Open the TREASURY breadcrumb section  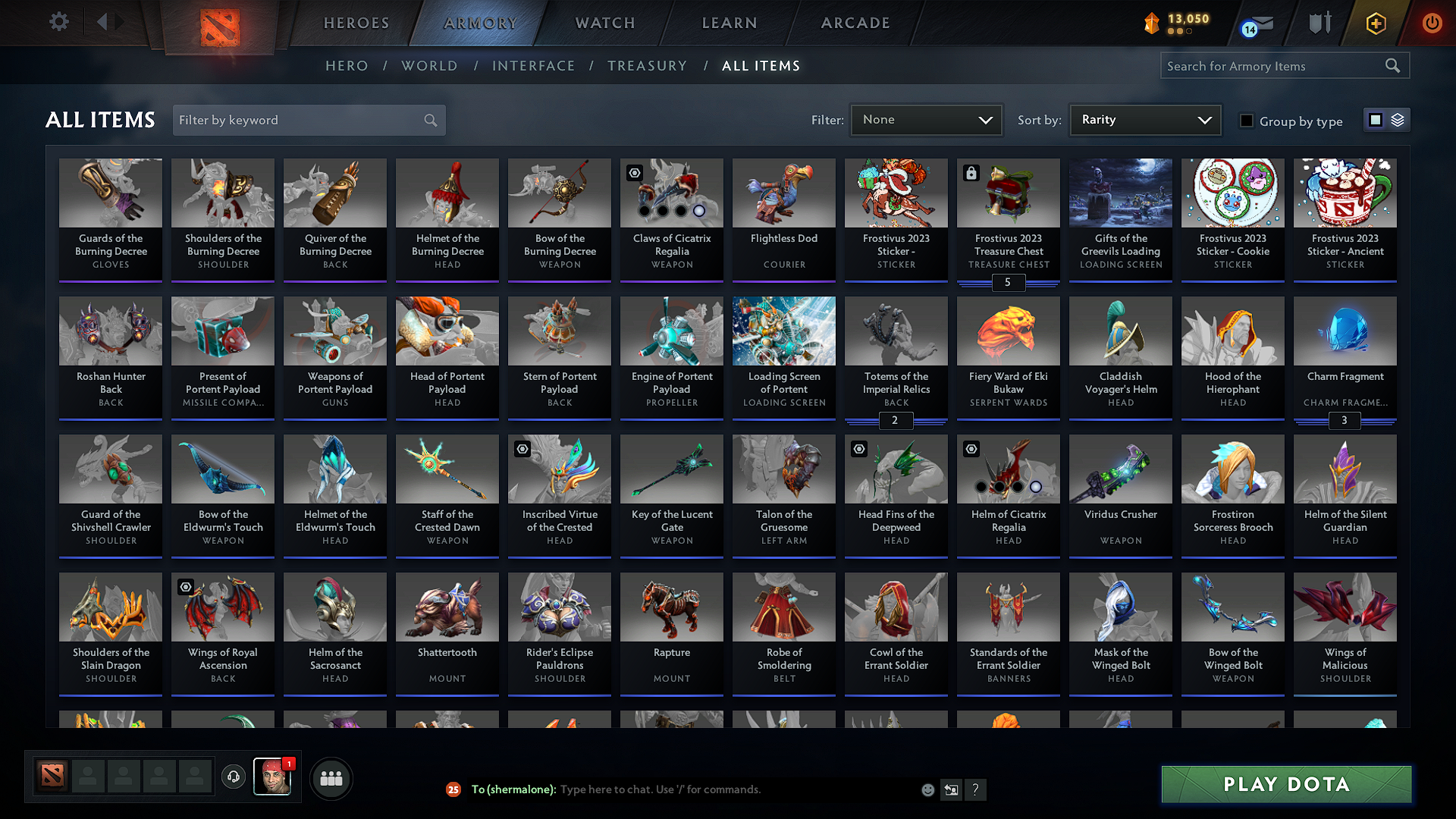point(647,65)
